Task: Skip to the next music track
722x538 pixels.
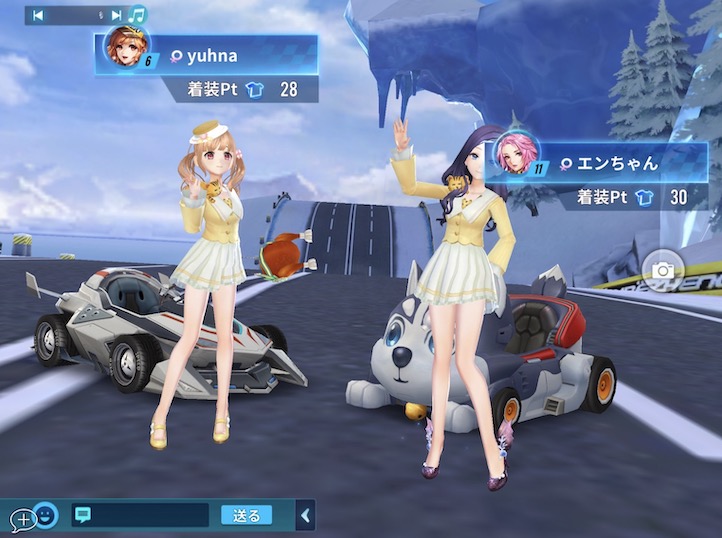Action: click(116, 15)
